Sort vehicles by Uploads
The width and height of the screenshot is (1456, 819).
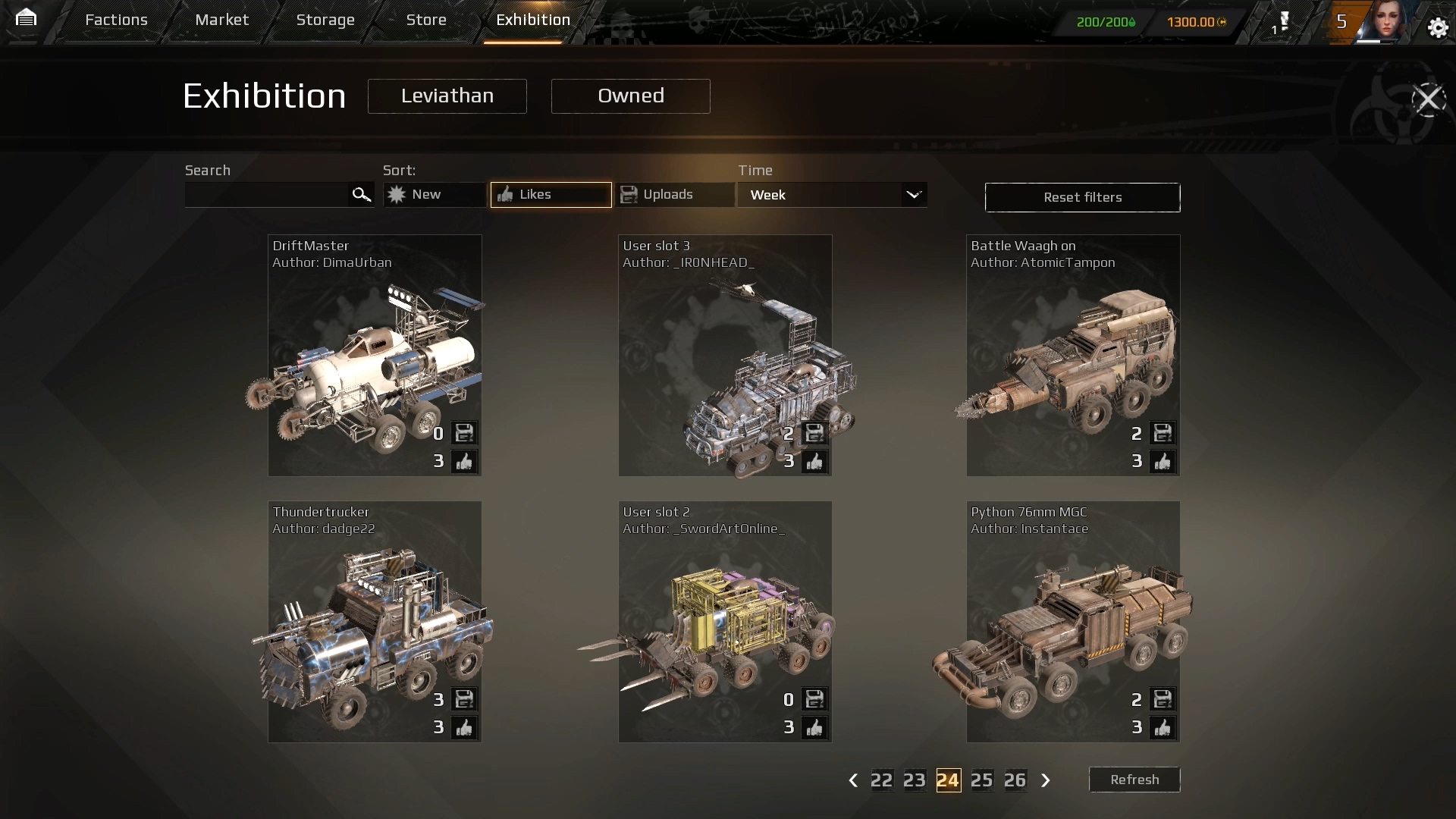coord(674,195)
